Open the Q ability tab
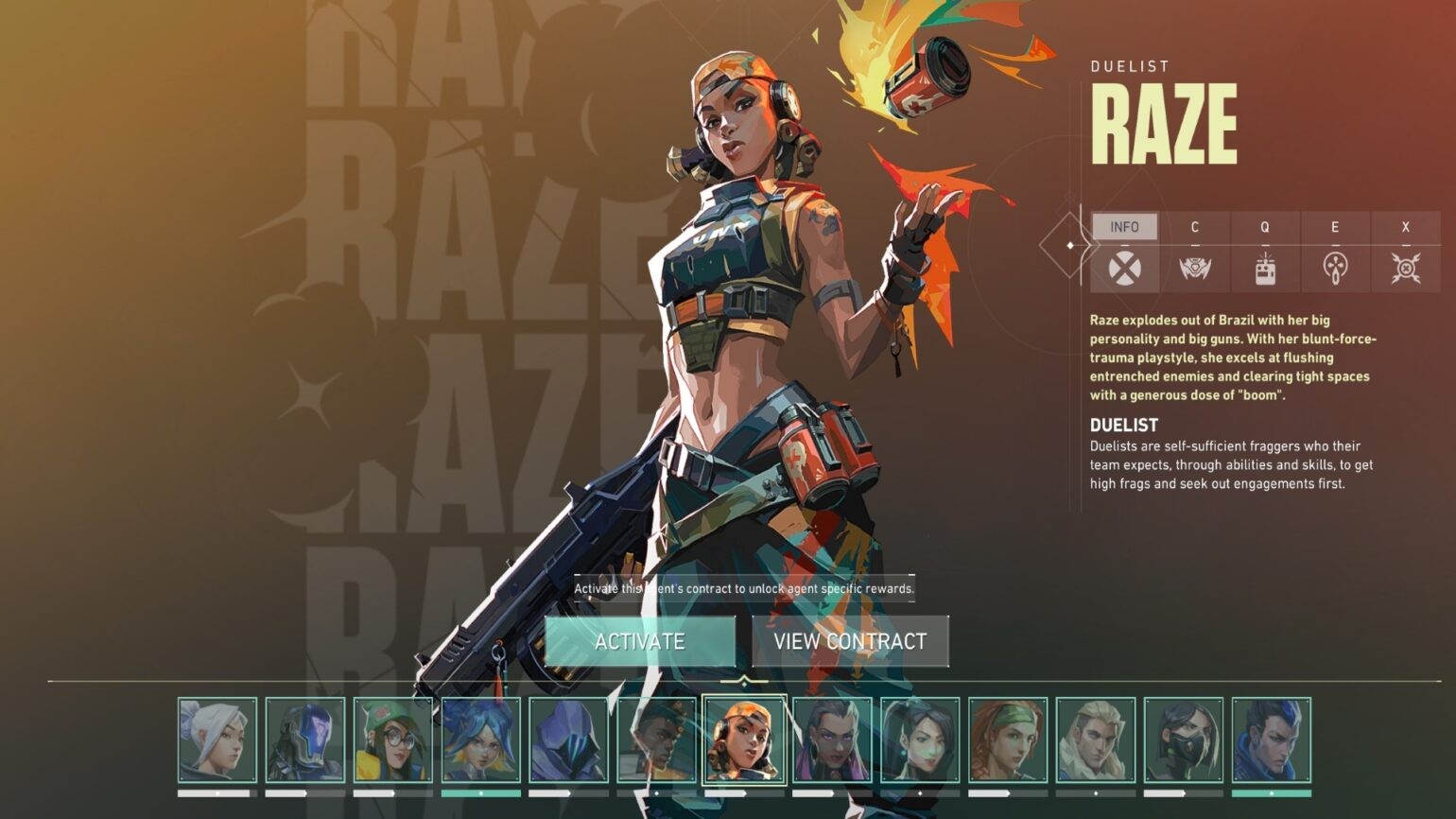 [x=1266, y=226]
